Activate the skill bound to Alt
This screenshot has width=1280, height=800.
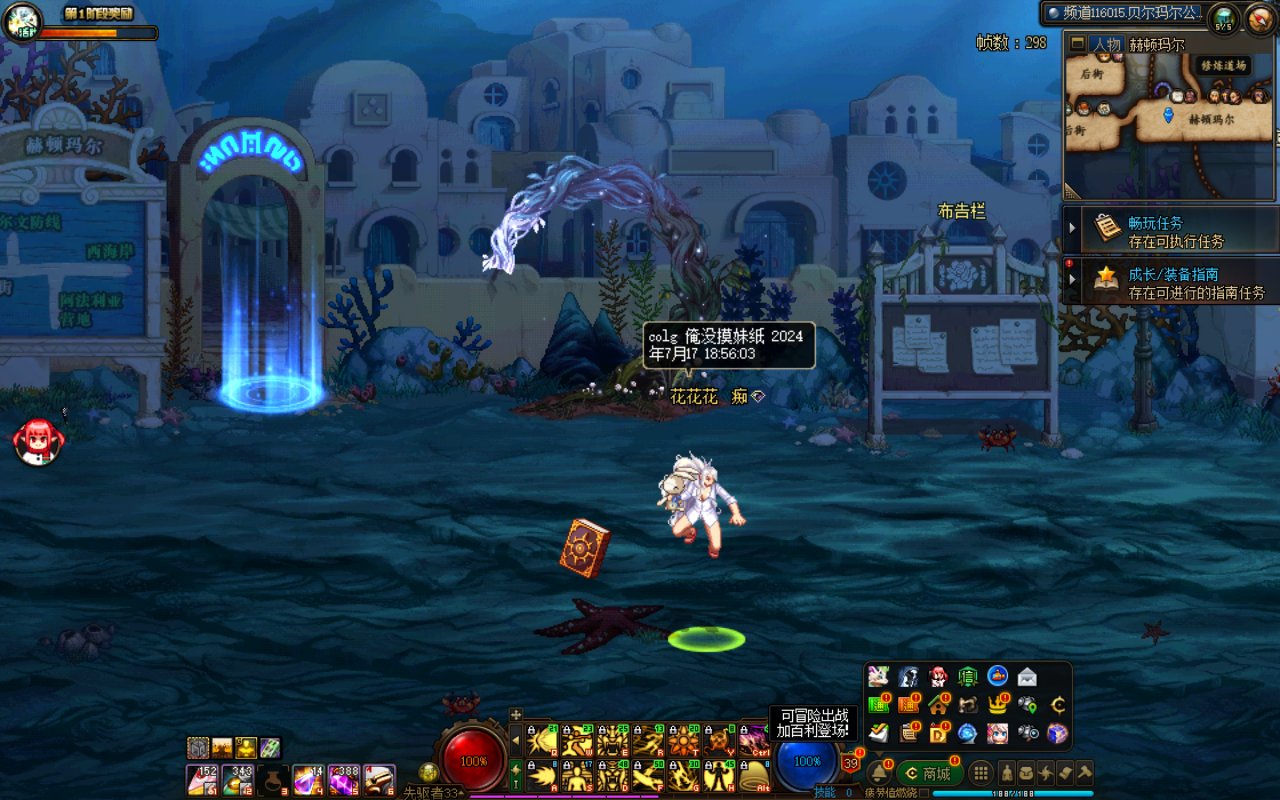pos(752,777)
